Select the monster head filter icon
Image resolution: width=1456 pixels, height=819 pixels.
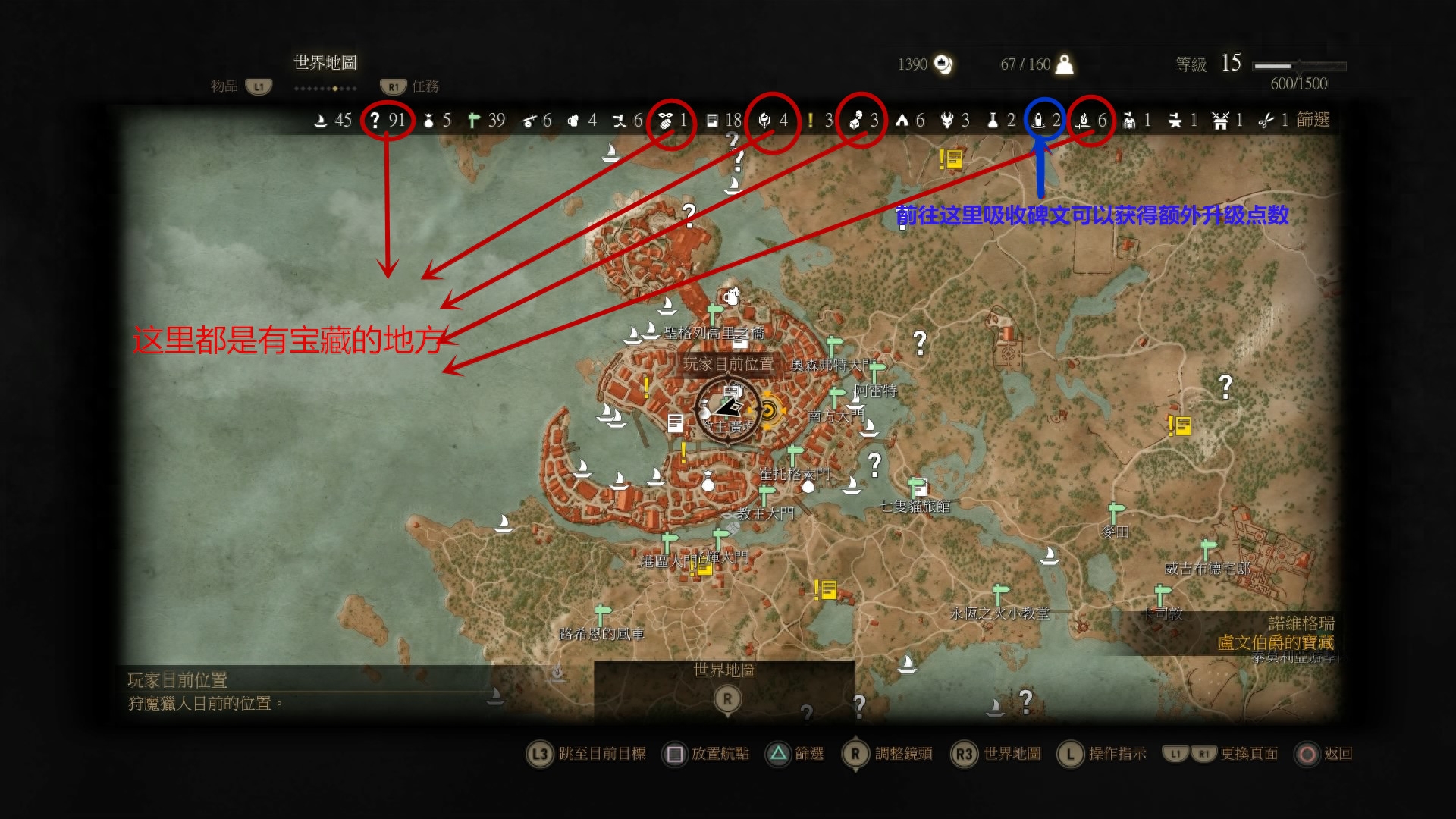click(947, 120)
